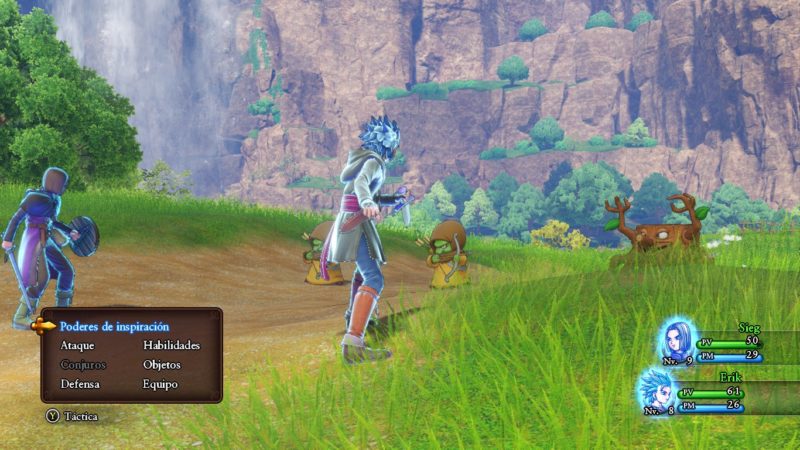Select Poderes de inspiración command
Screen dimensions: 800x450
click(x=114, y=326)
